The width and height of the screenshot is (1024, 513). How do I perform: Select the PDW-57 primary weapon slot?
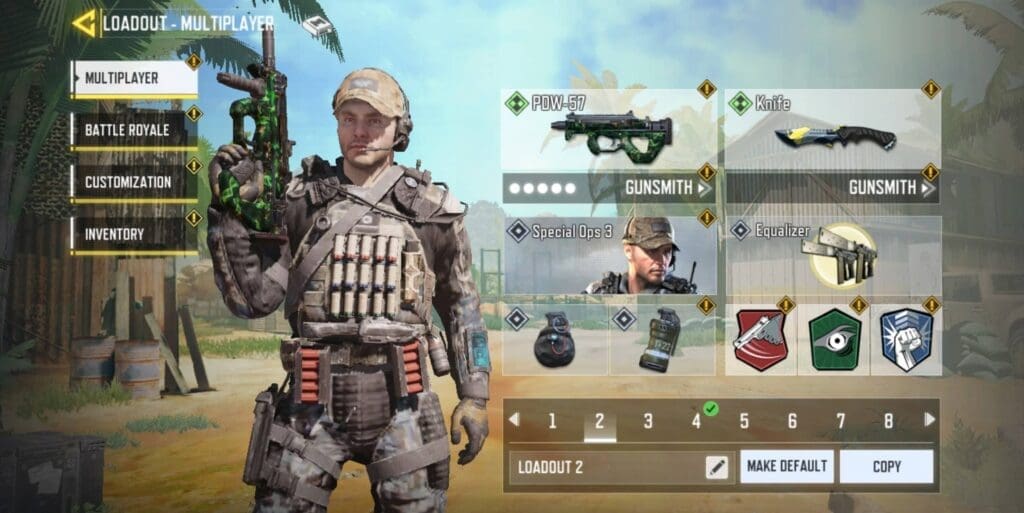pos(608,130)
